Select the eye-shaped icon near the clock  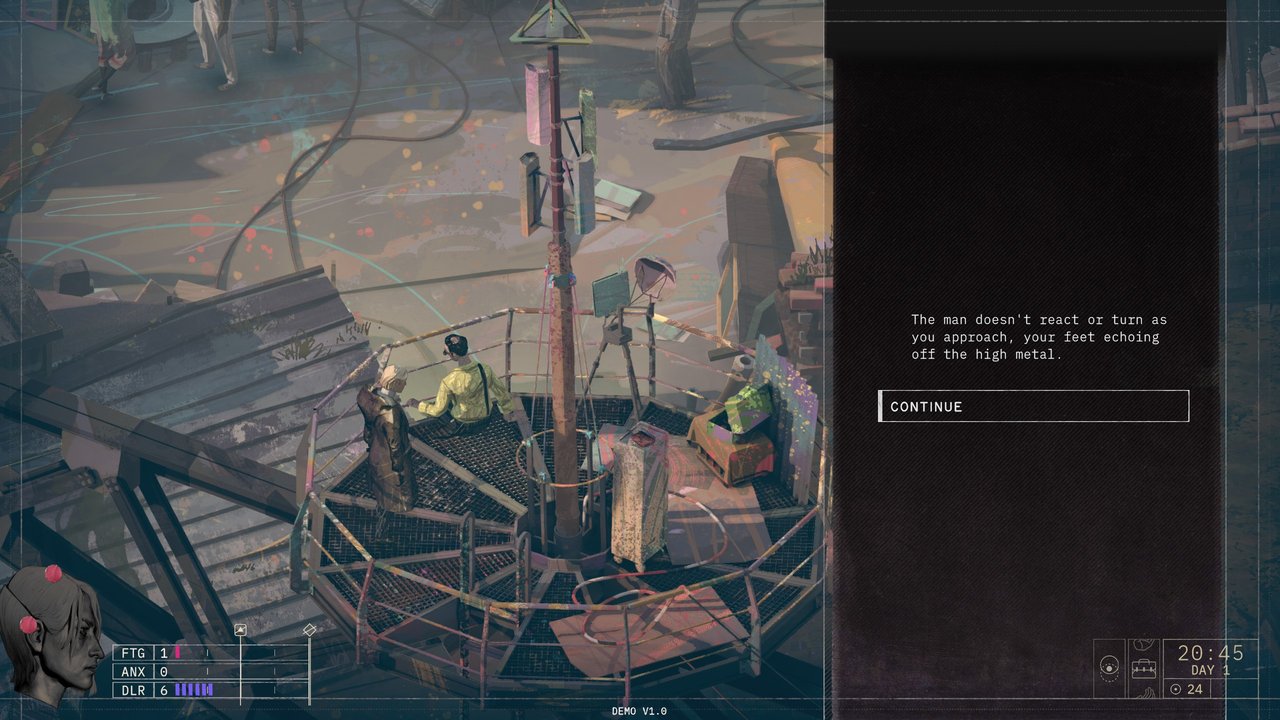[x=1110, y=667]
